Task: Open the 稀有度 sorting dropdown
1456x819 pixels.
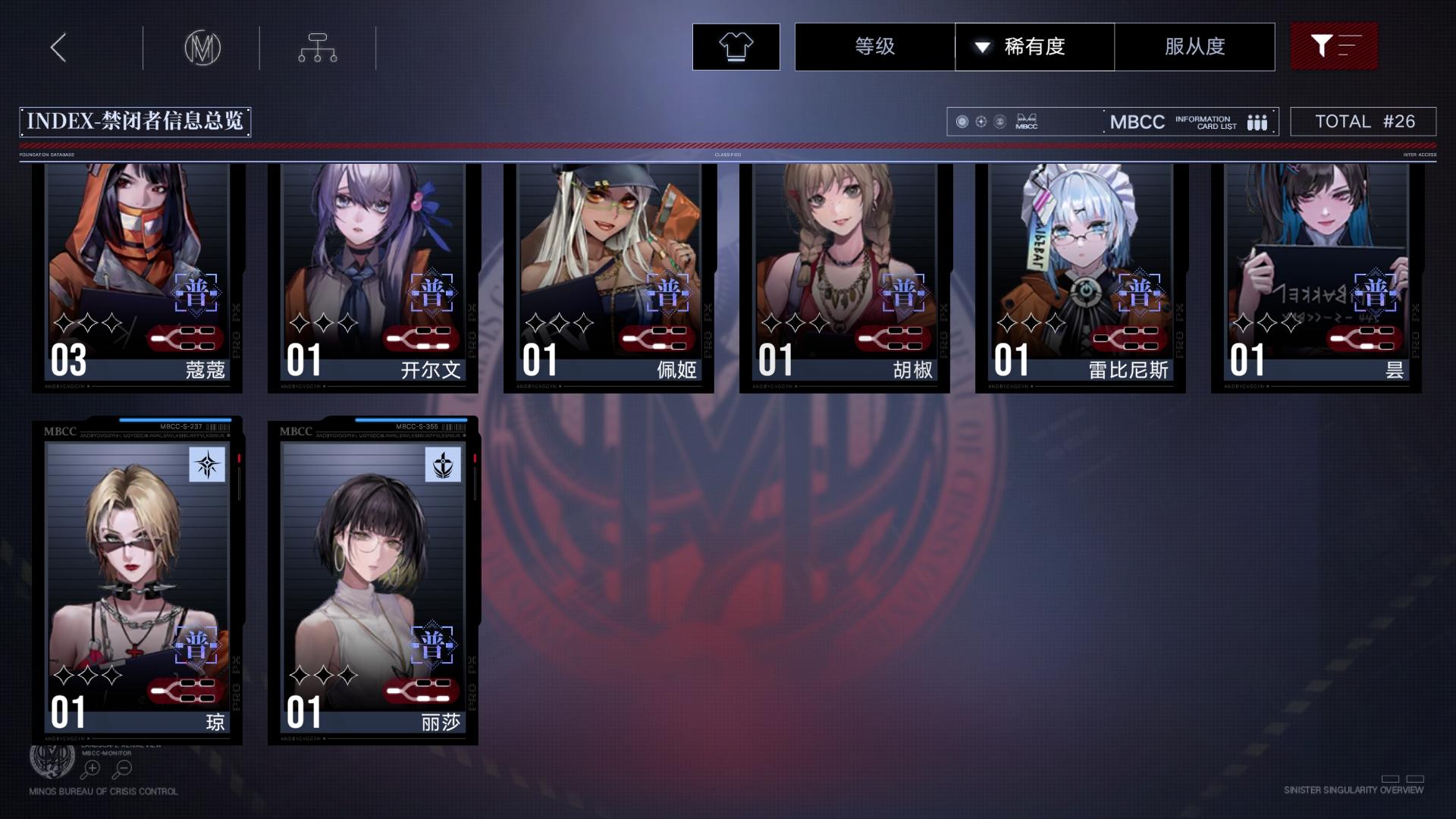Action: pos(1034,46)
